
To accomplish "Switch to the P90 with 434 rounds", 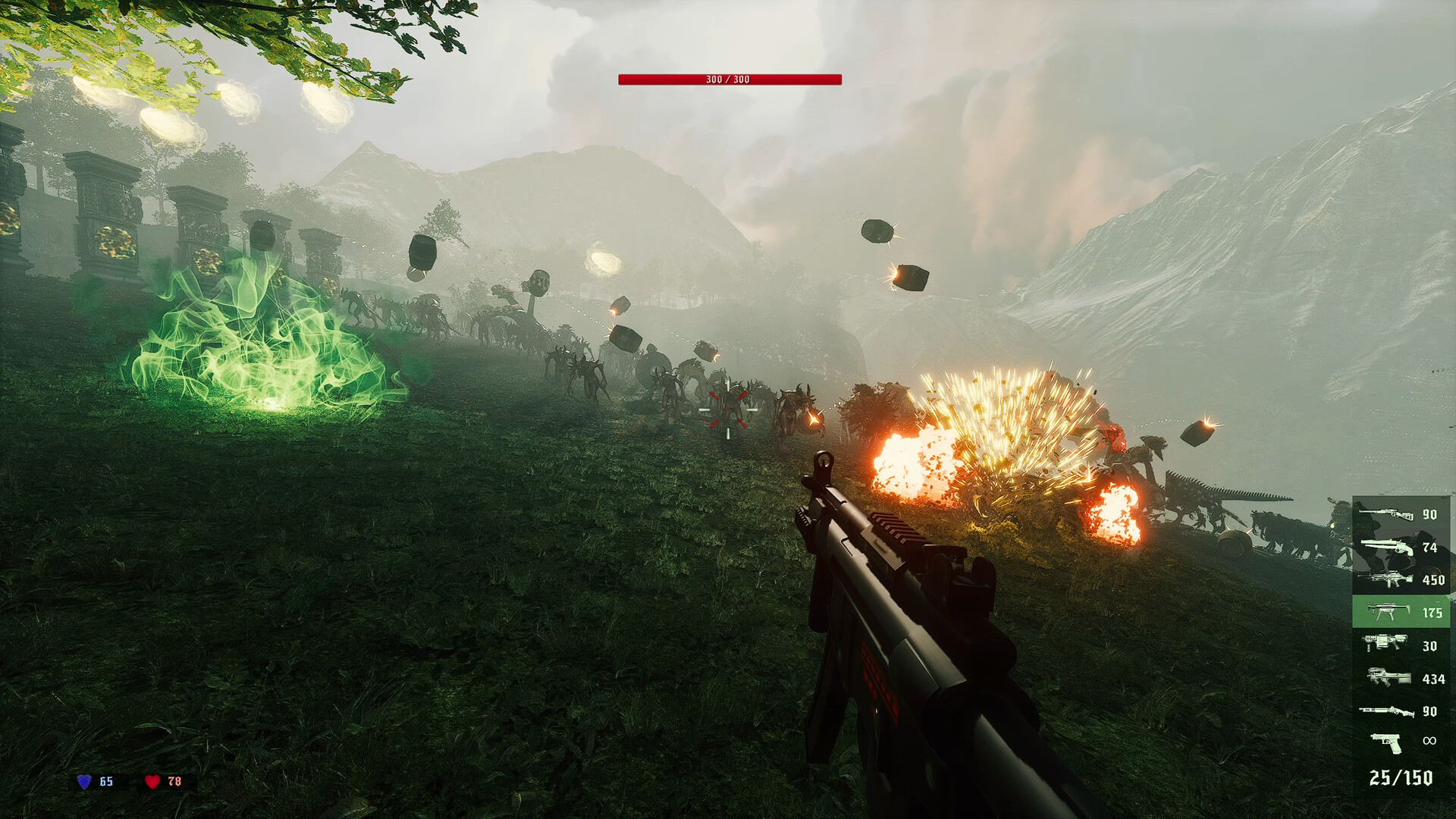I will point(1401,678).
